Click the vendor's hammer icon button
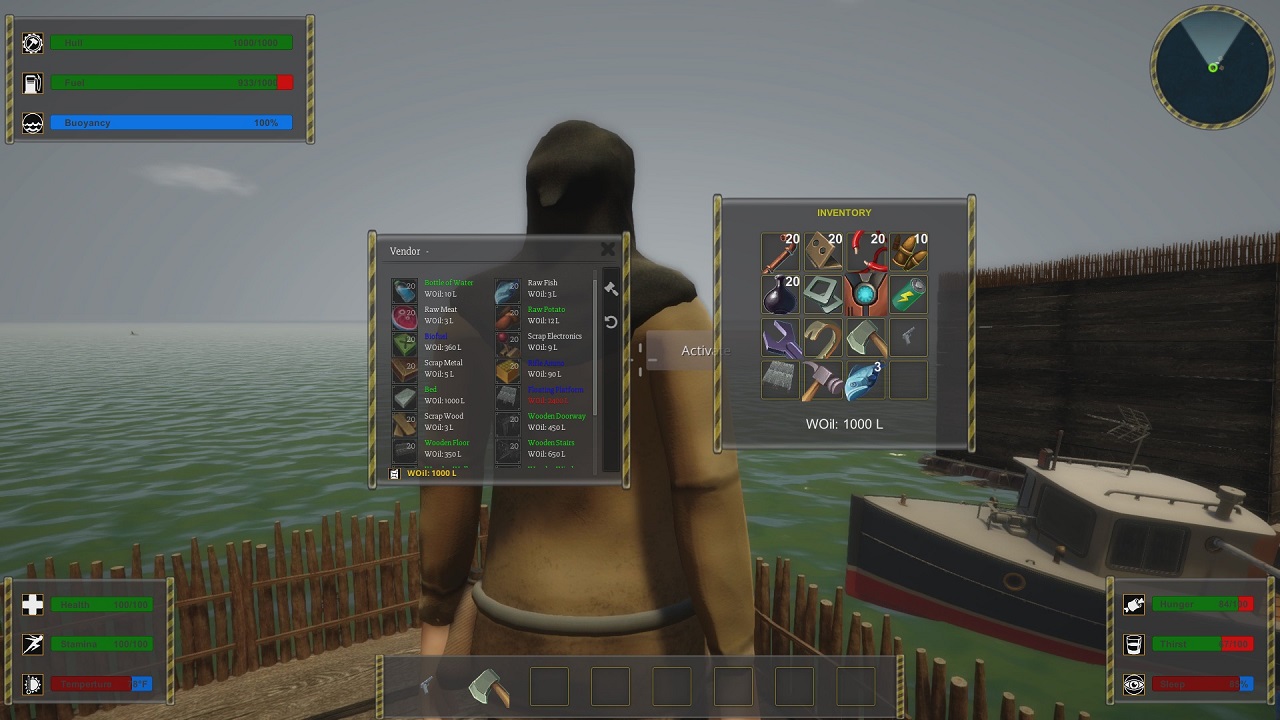The height and width of the screenshot is (720, 1280). pyautogui.click(x=611, y=289)
